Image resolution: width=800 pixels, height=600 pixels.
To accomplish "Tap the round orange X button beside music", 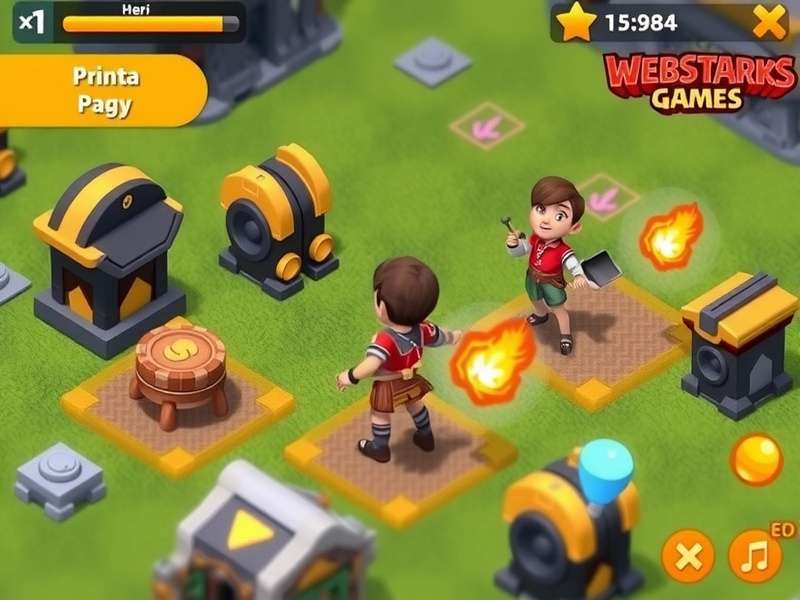I will click(688, 555).
